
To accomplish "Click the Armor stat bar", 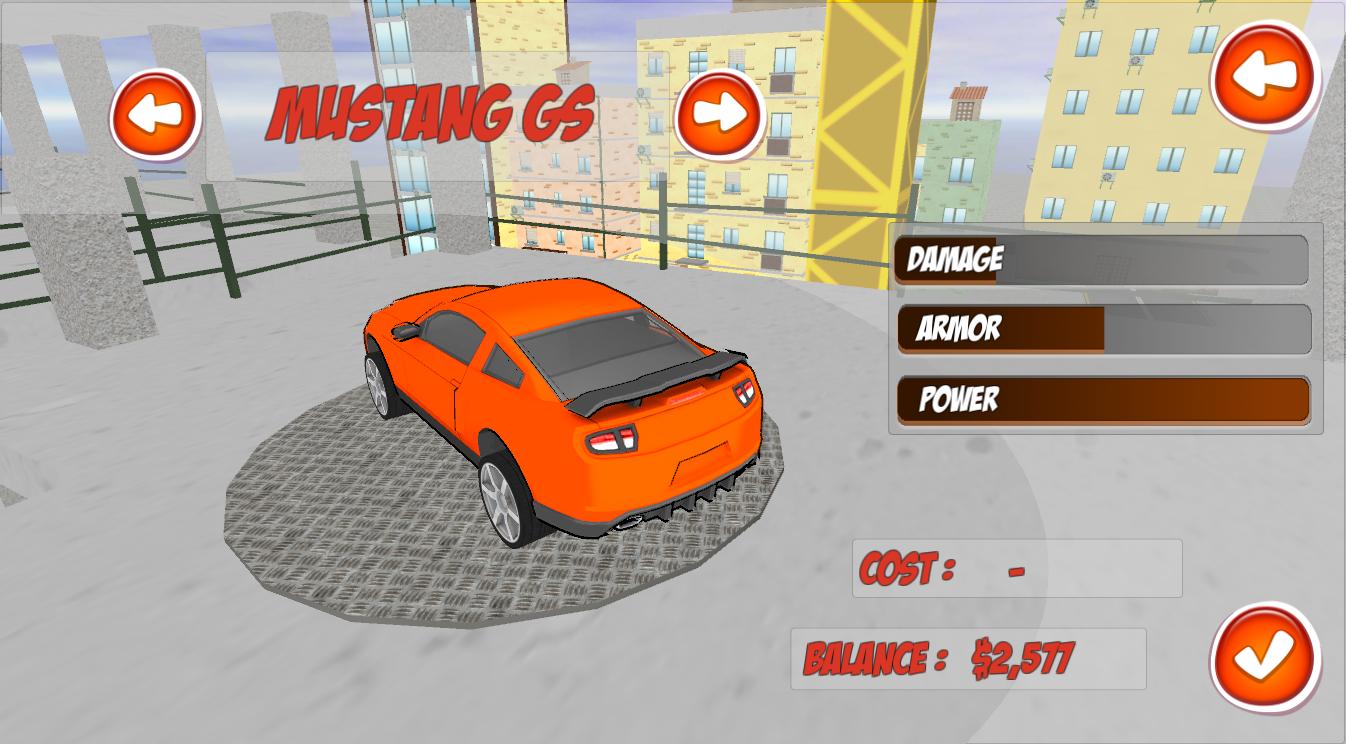I will pos(1103,330).
